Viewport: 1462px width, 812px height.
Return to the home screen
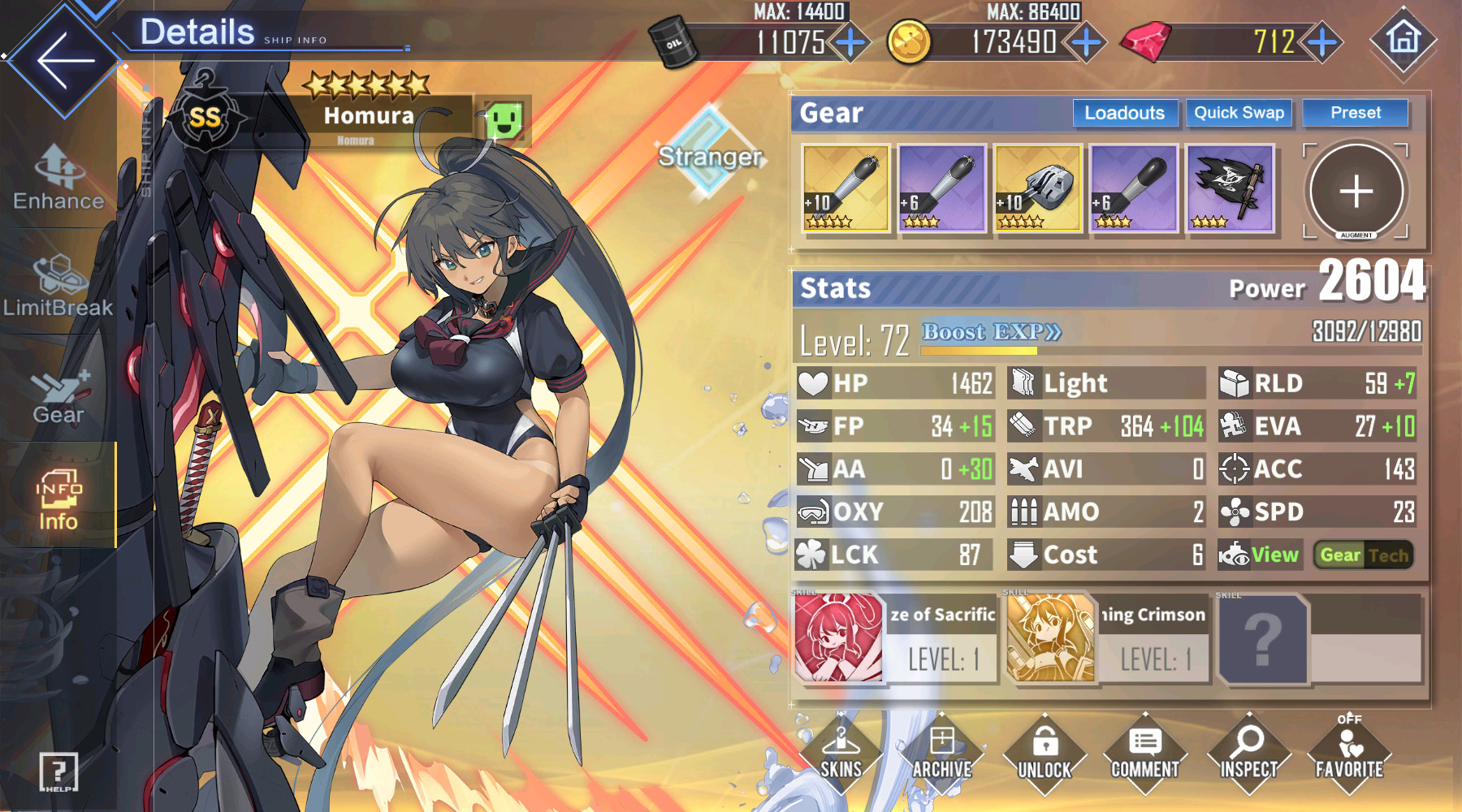tap(1403, 39)
